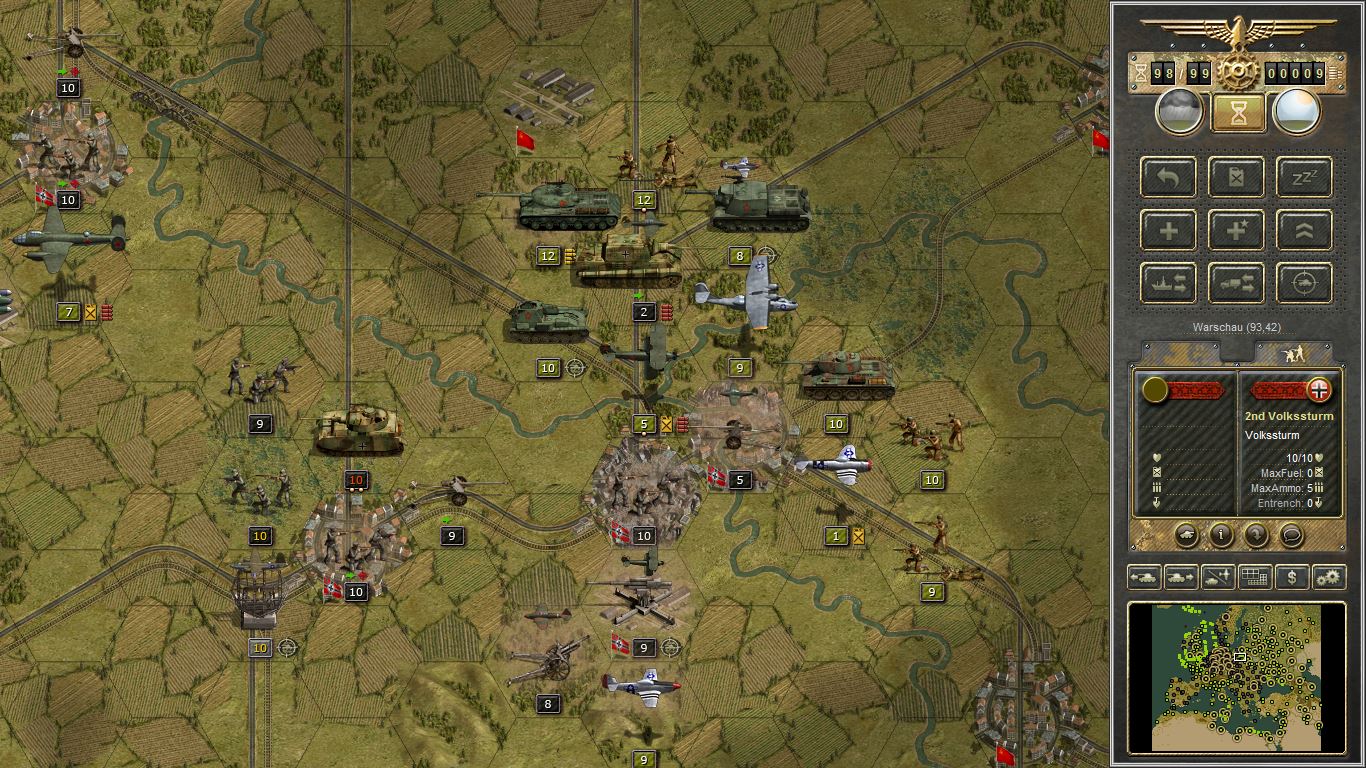This screenshot has height=768, width=1366.
Task: Switch to the left camouflage tab
Action: (1180, 352)
